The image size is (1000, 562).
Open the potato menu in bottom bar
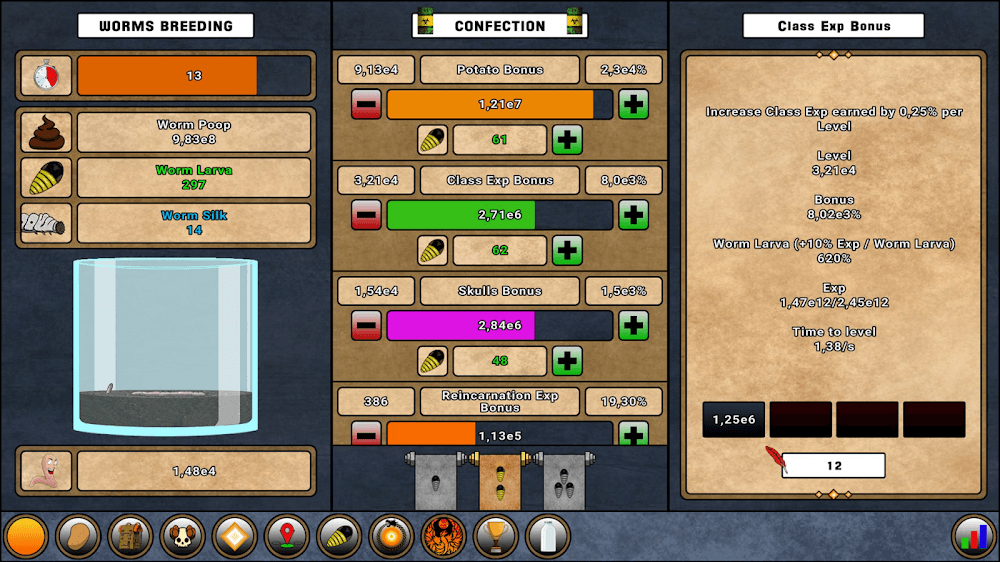coord(77,537)
